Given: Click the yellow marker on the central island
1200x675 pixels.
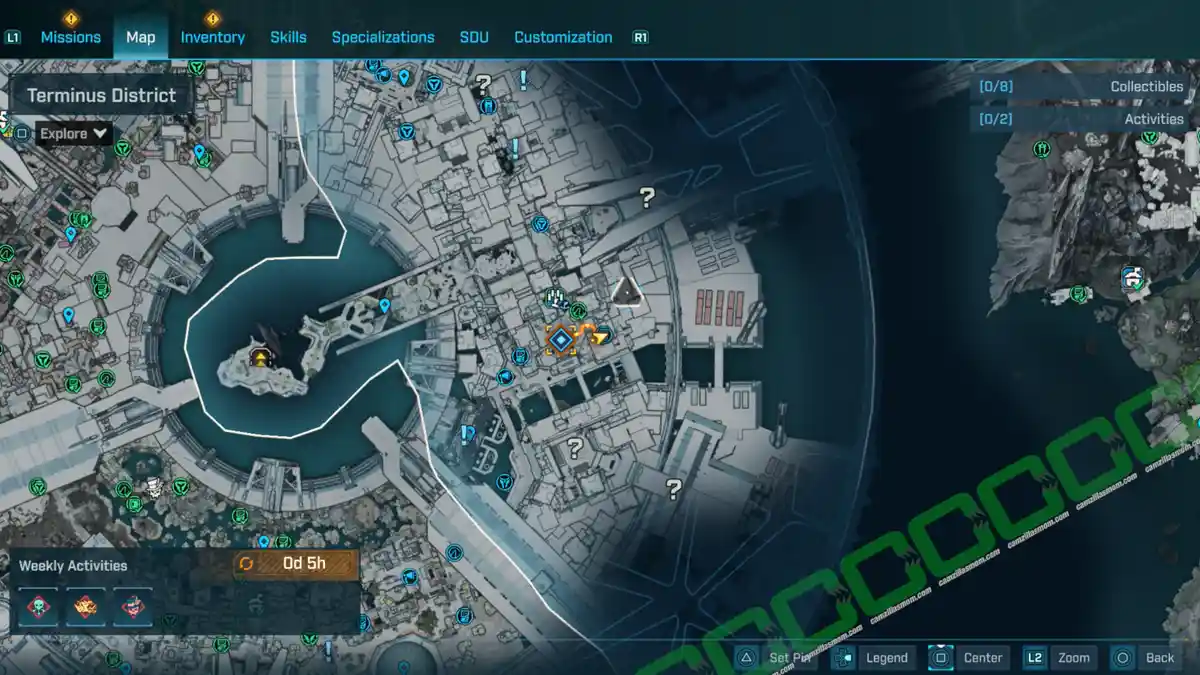Looking at the screenshot, I should pyautogui.click(x=260, y=358).
